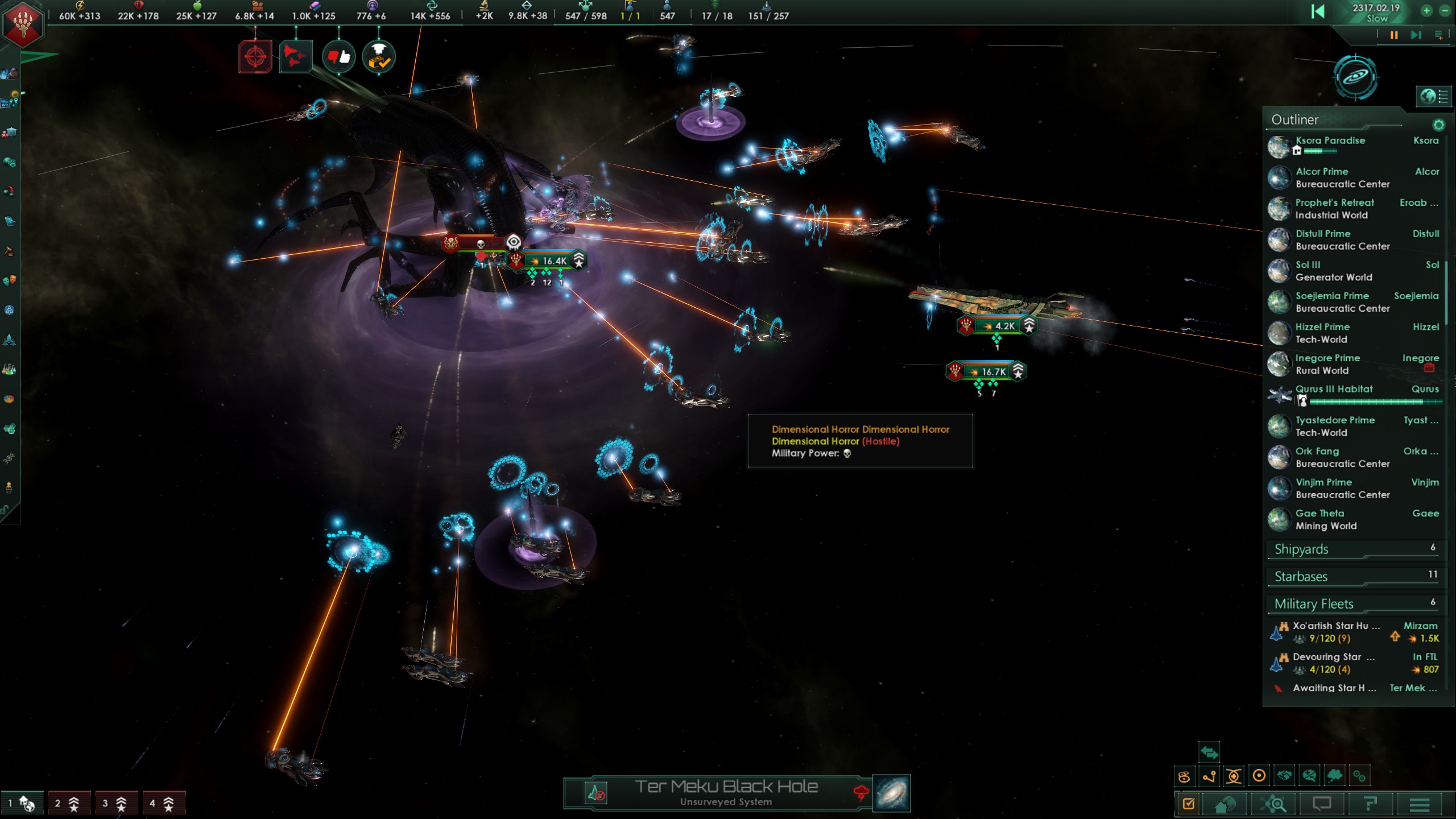Open the thumbs up/down notification

coord(339,57)
